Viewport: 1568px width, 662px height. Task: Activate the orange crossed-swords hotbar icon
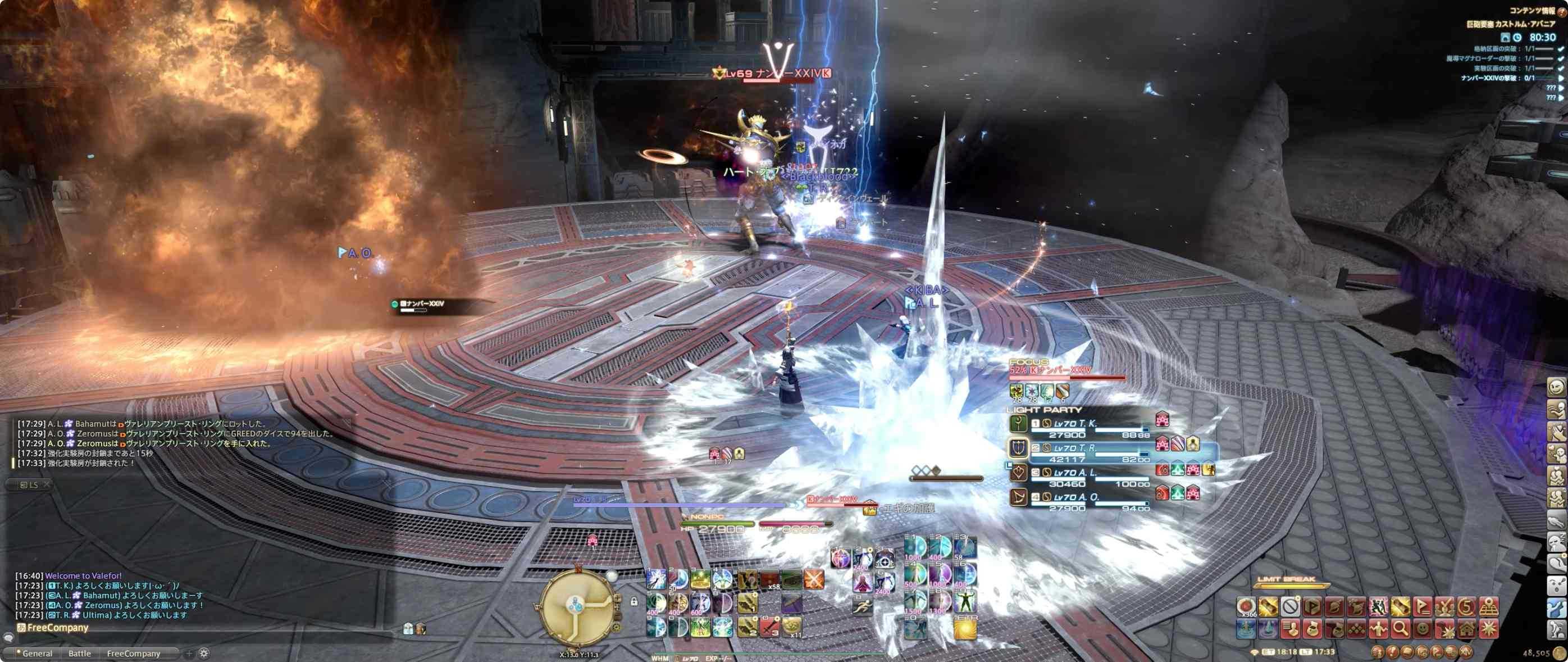pos(814,580)
